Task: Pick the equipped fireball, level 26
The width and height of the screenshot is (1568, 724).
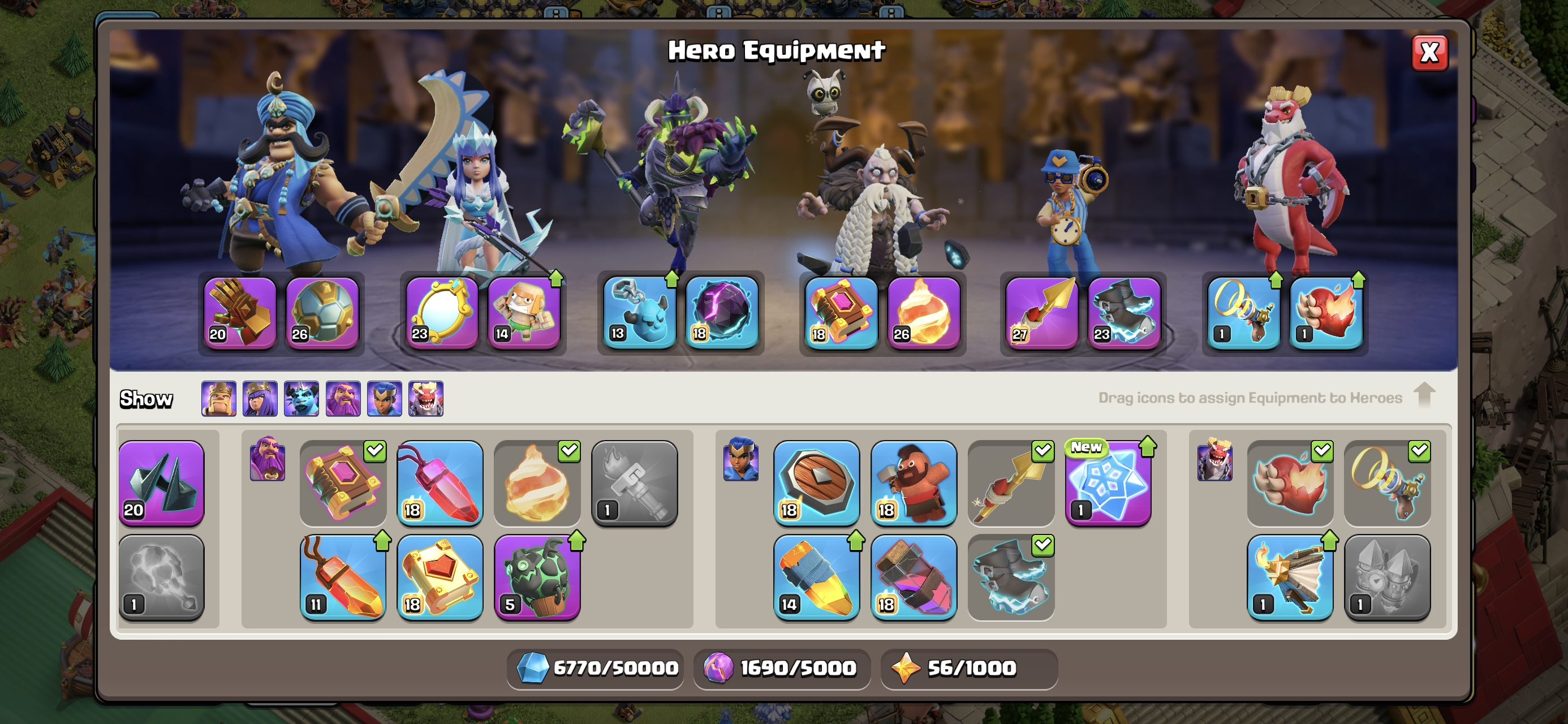Action: [923, 313]
